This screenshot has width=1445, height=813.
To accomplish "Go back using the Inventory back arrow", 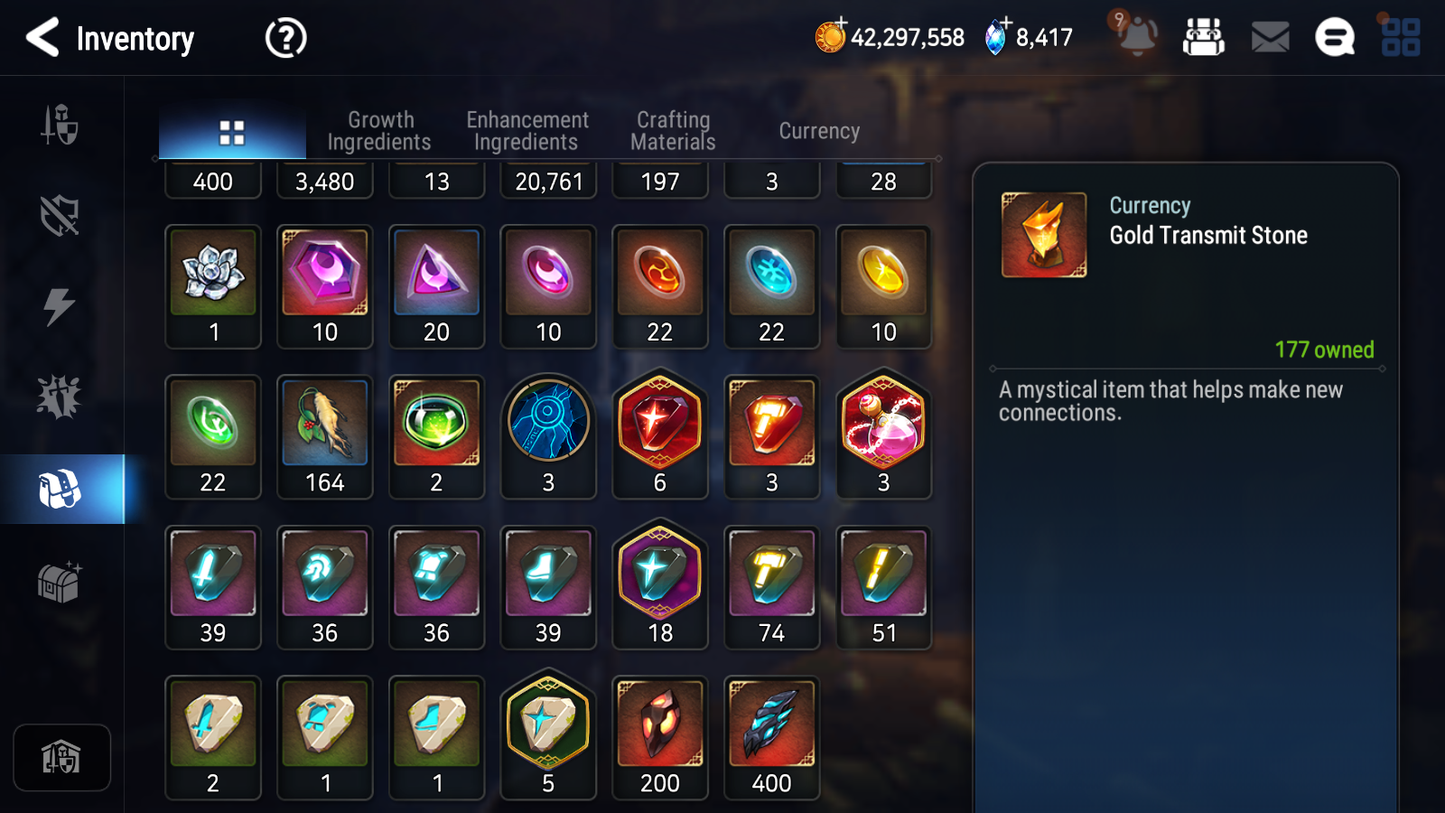I will pyautogui.click(x=41, y=38).
